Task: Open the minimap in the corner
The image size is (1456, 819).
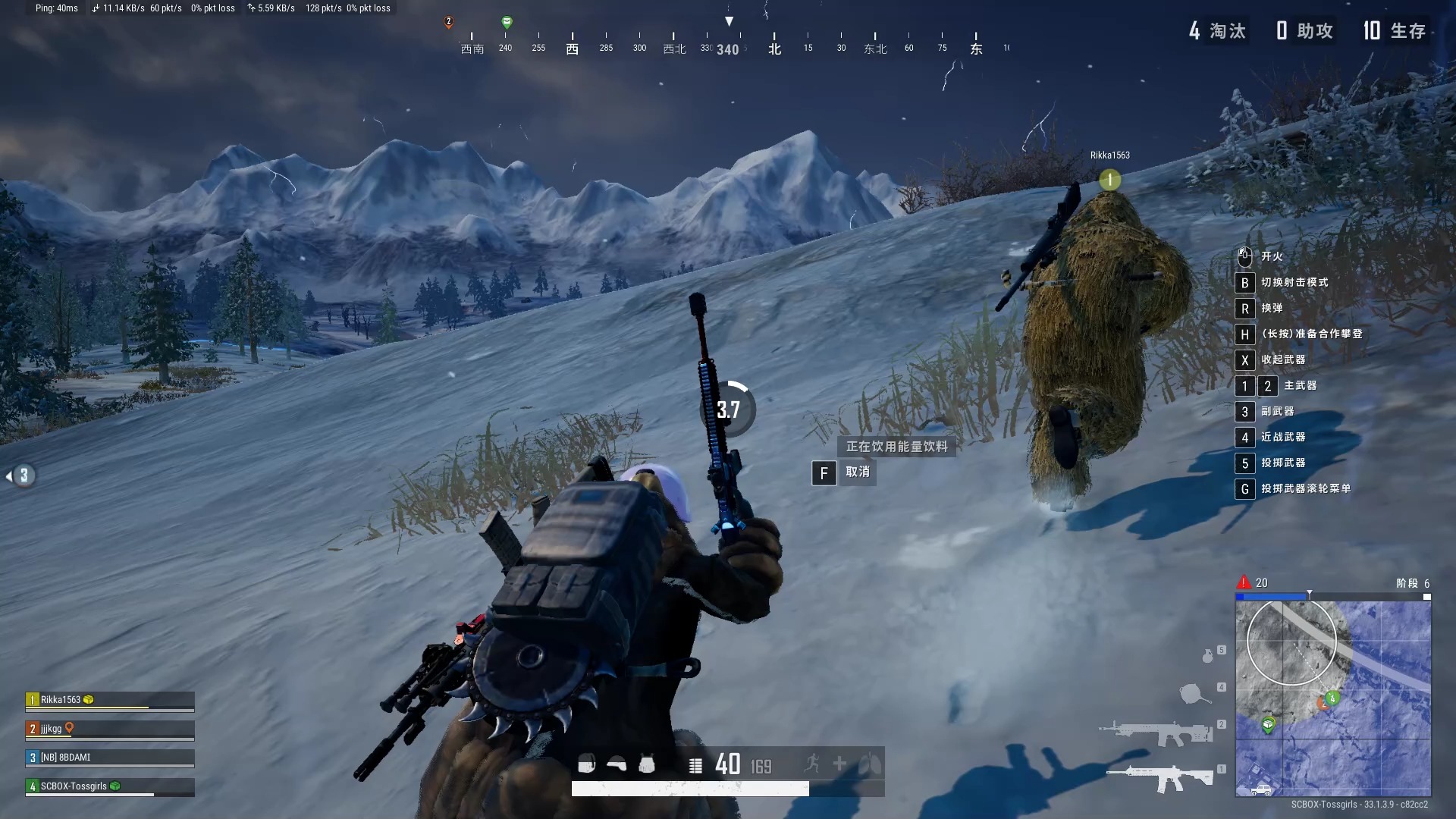Action: coord(1332,698)
